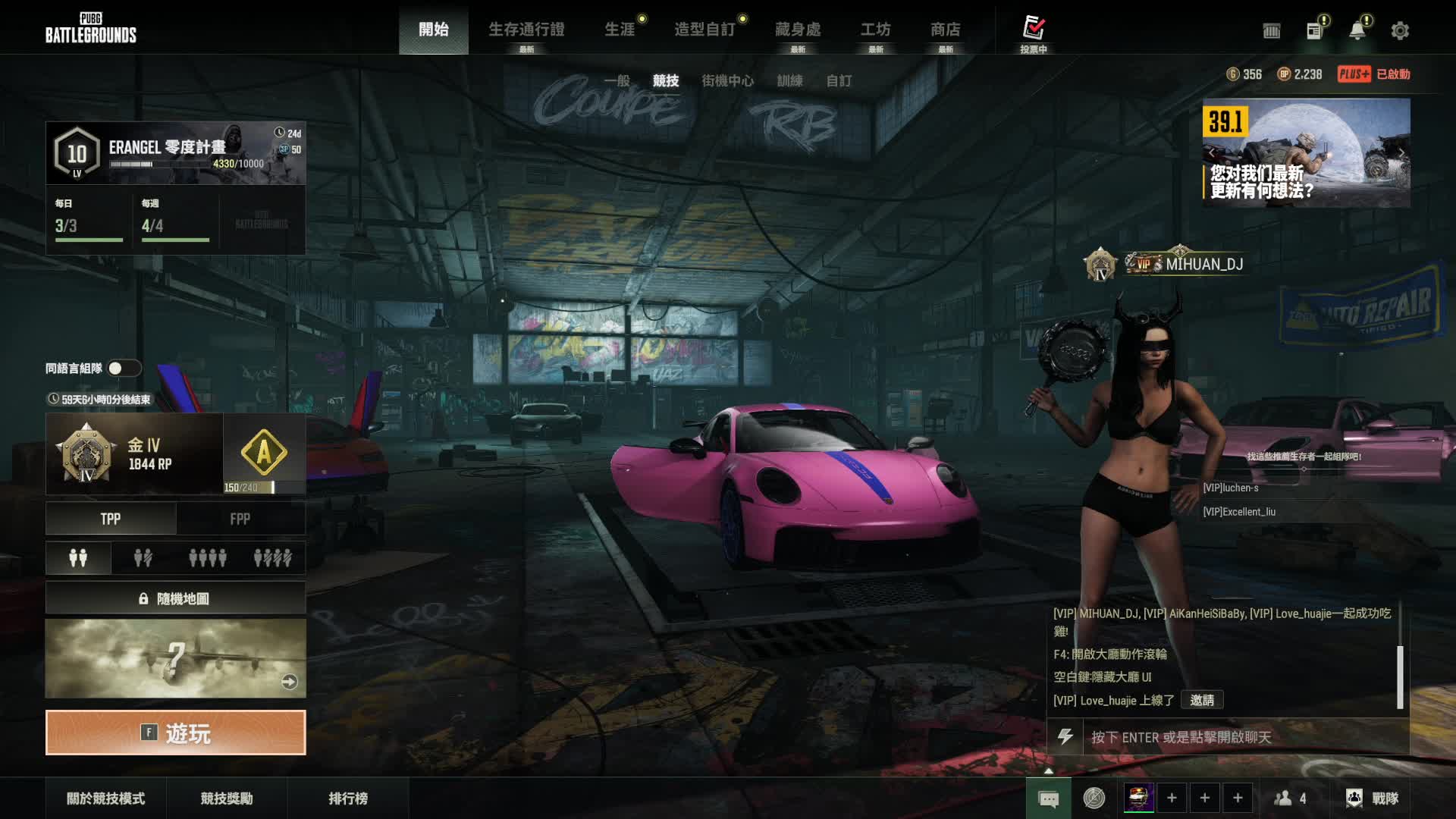Image resolution: width=1456 pixels, height=819 pixels.
Task: Open the 生存通行證 survivor pass menu
Action: (526, 30)
